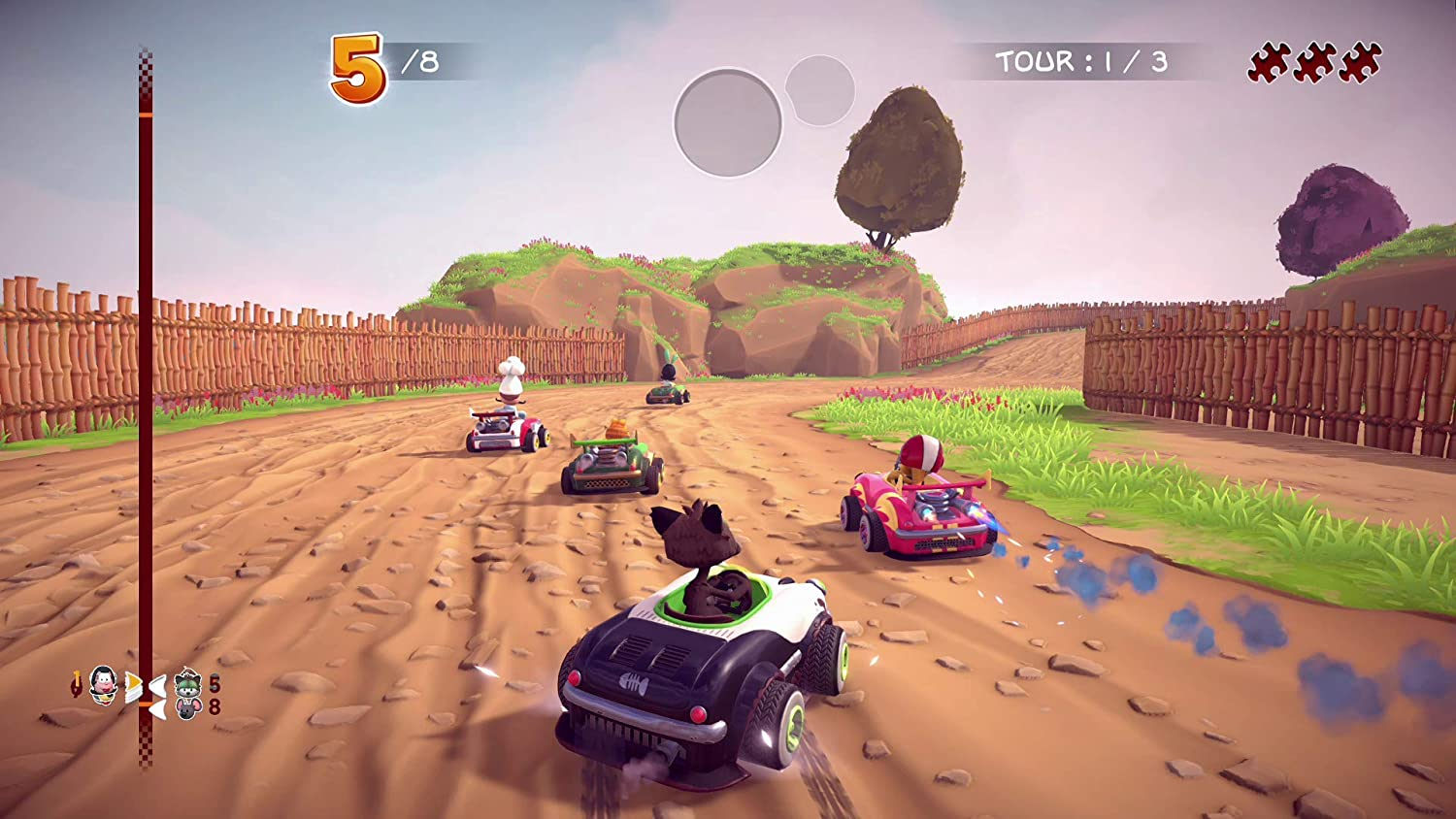
Task: Click the /8 total racers label
Action: pyautogui.click(x=417, y=60)
